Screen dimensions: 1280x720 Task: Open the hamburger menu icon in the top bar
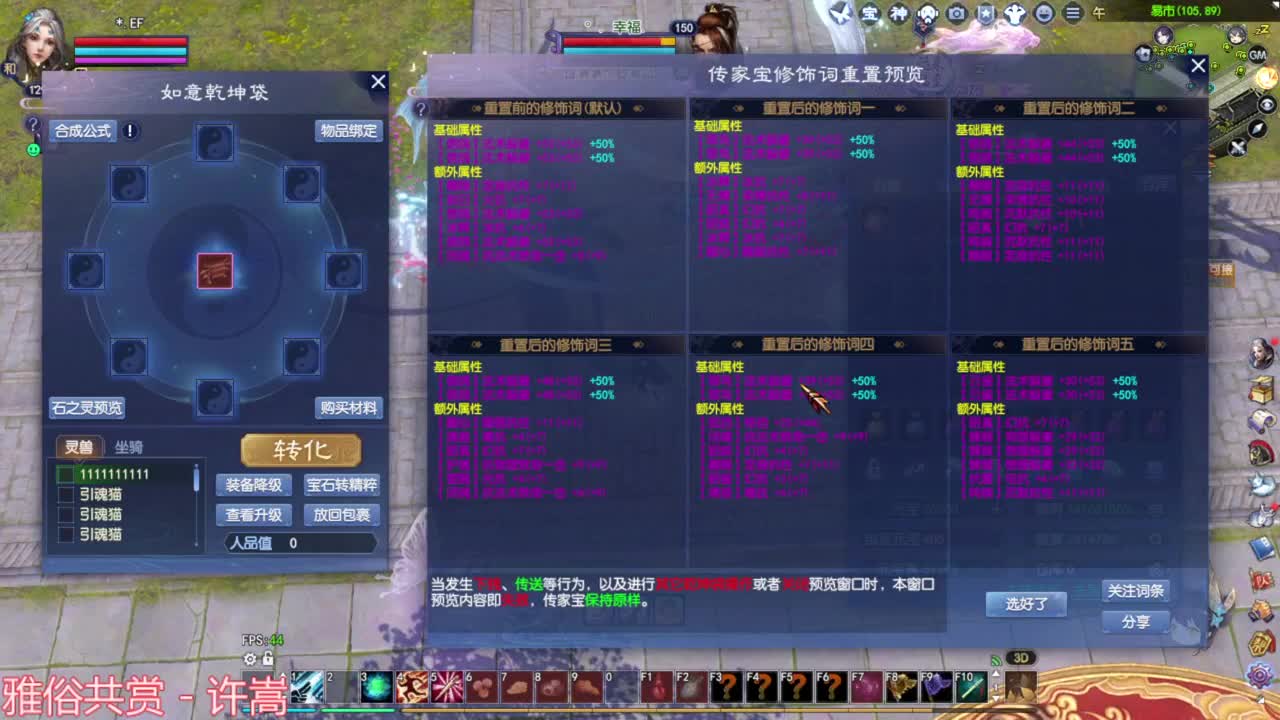click(1073, 13)
